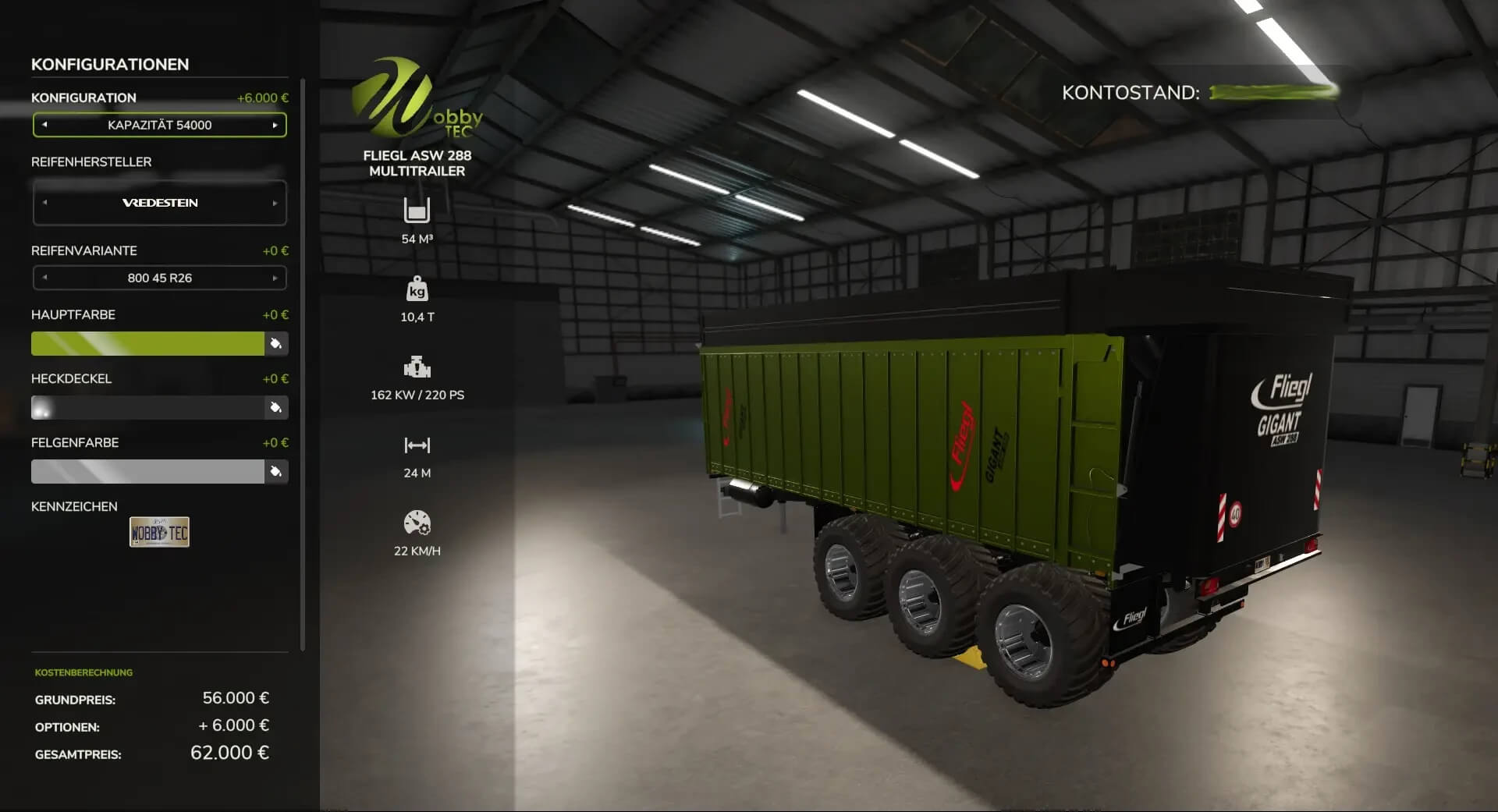
Task: Open the Kapazität 54000 dropdown
Action: click(x=159, y=124)
